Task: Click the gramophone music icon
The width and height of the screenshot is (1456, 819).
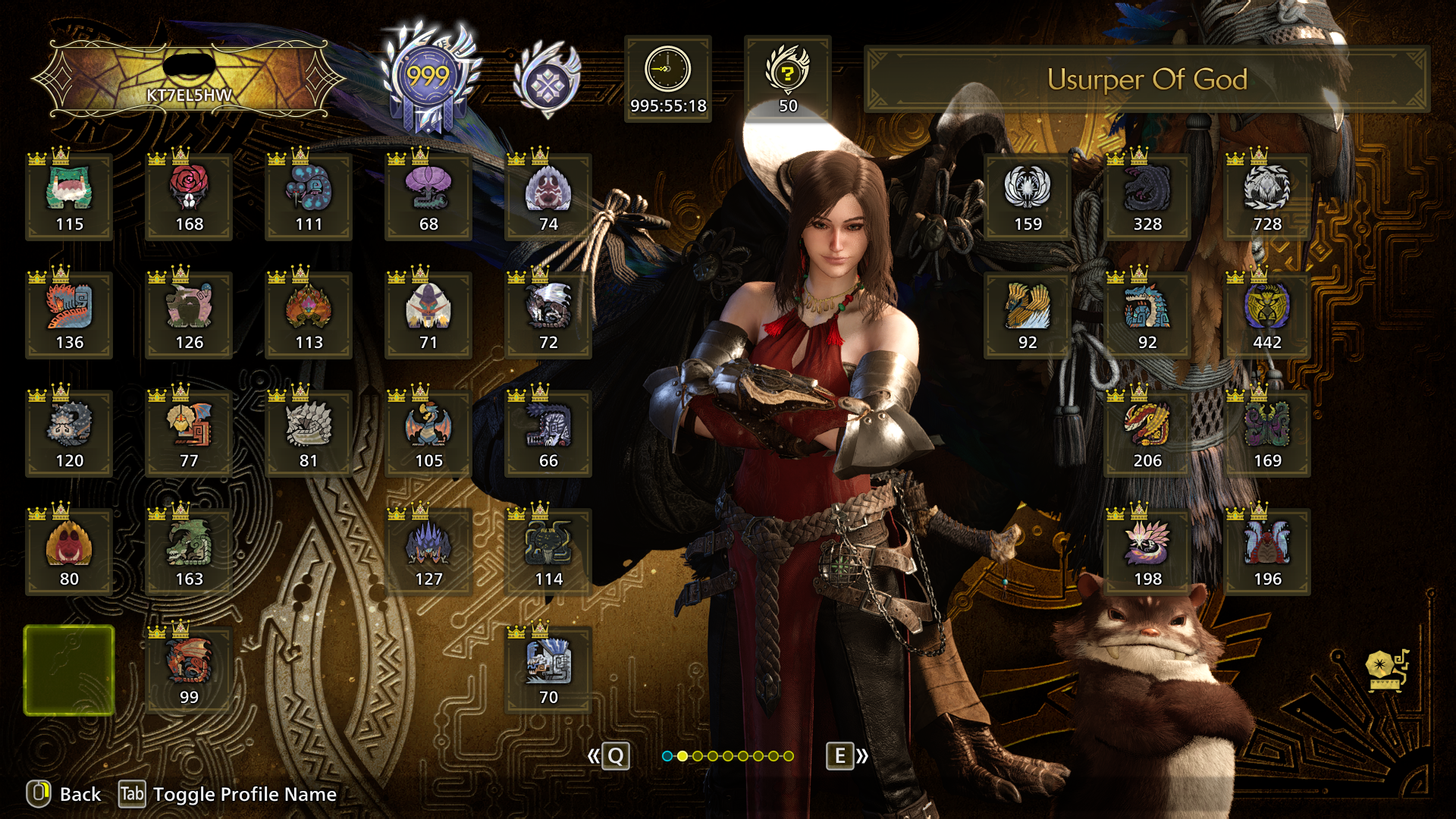Action: [x=1385, y=670]
